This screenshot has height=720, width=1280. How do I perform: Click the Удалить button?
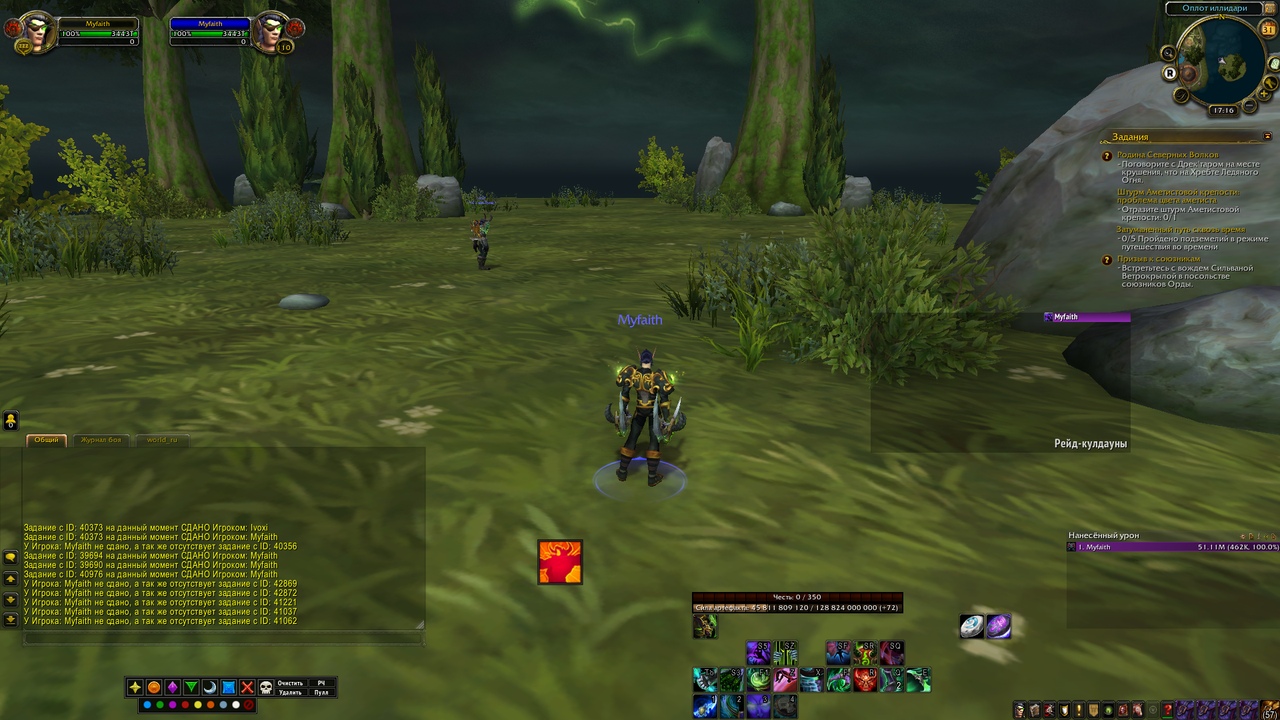[290, 692]
